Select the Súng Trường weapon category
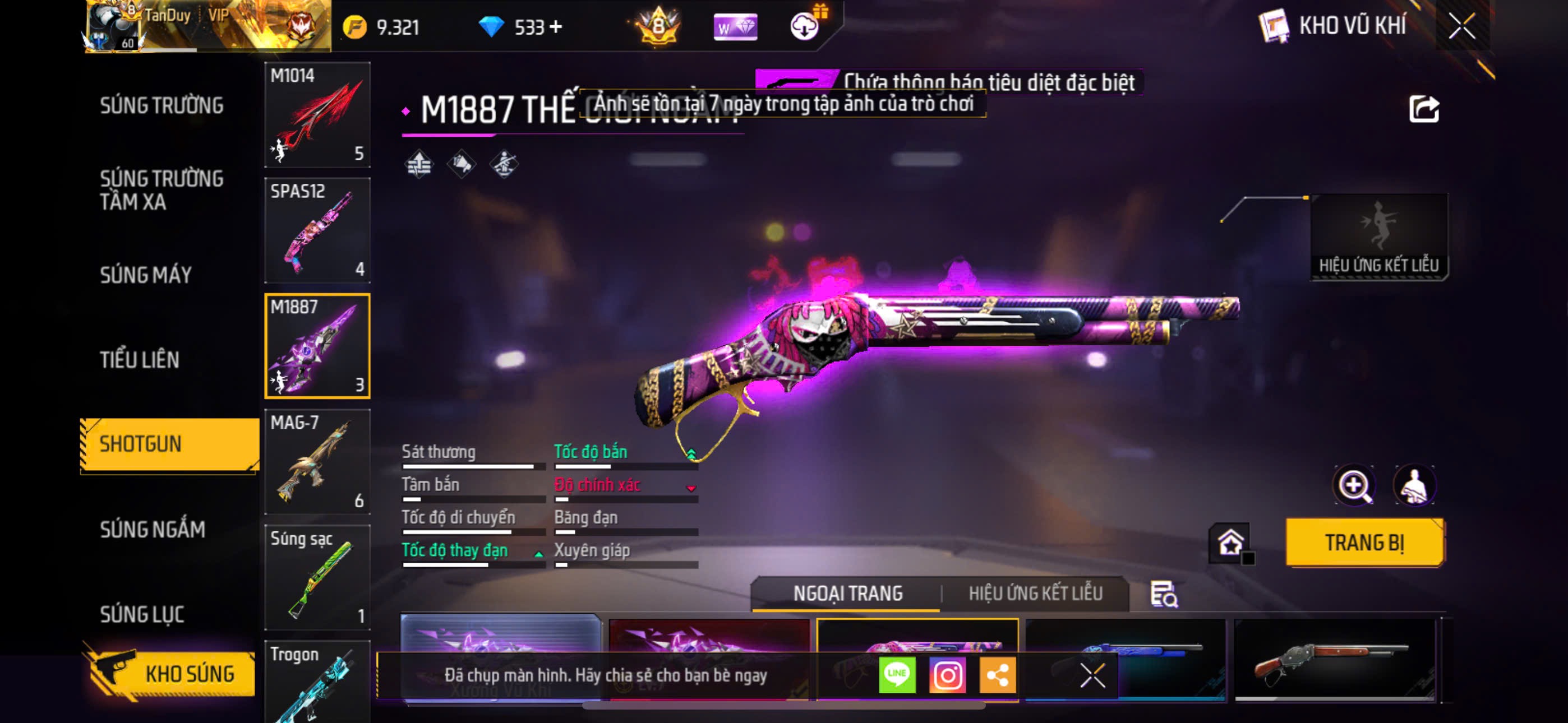 coord(162,105)
